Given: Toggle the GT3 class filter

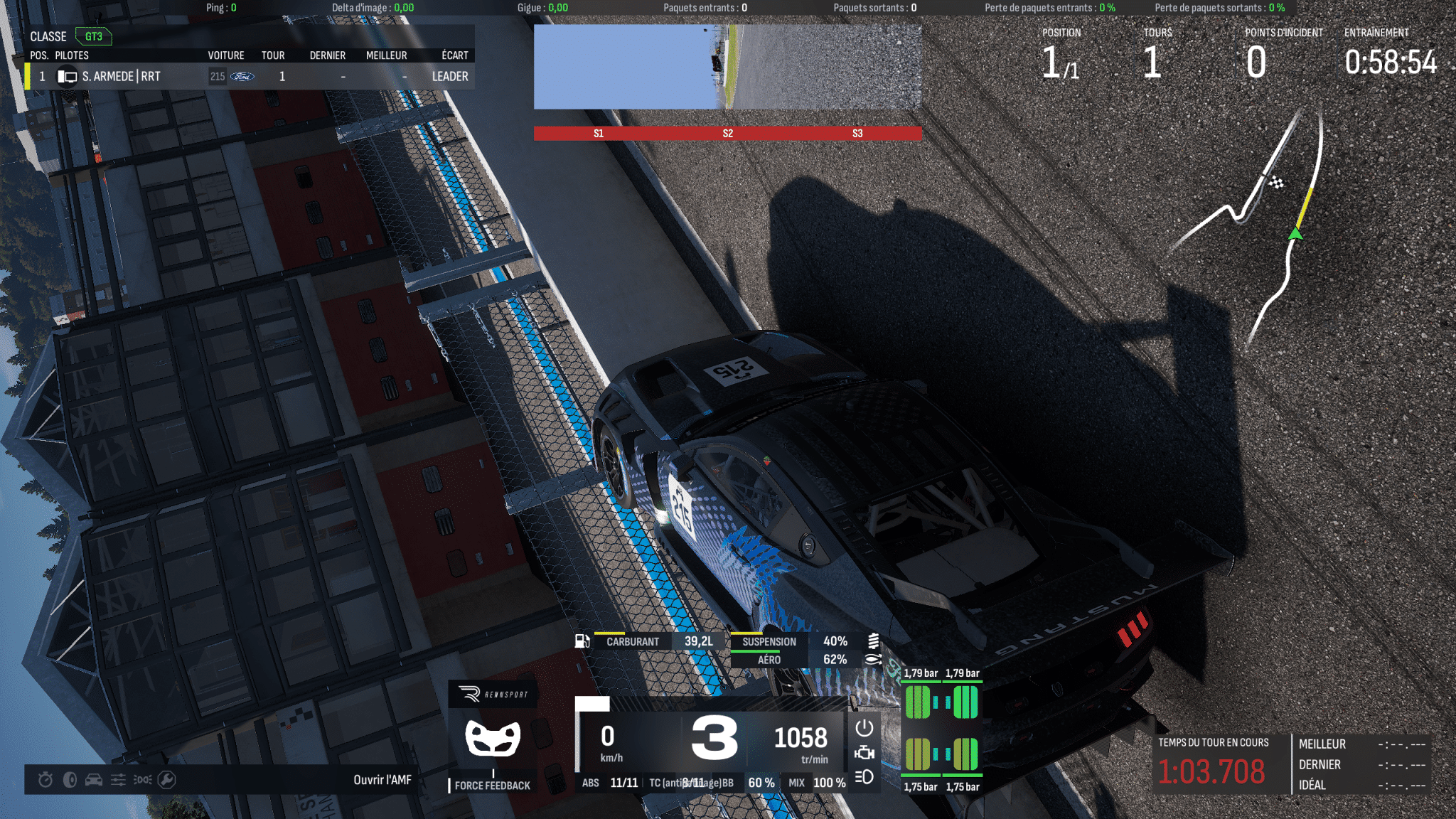Looking at the screenshot, I should (92, 36).
